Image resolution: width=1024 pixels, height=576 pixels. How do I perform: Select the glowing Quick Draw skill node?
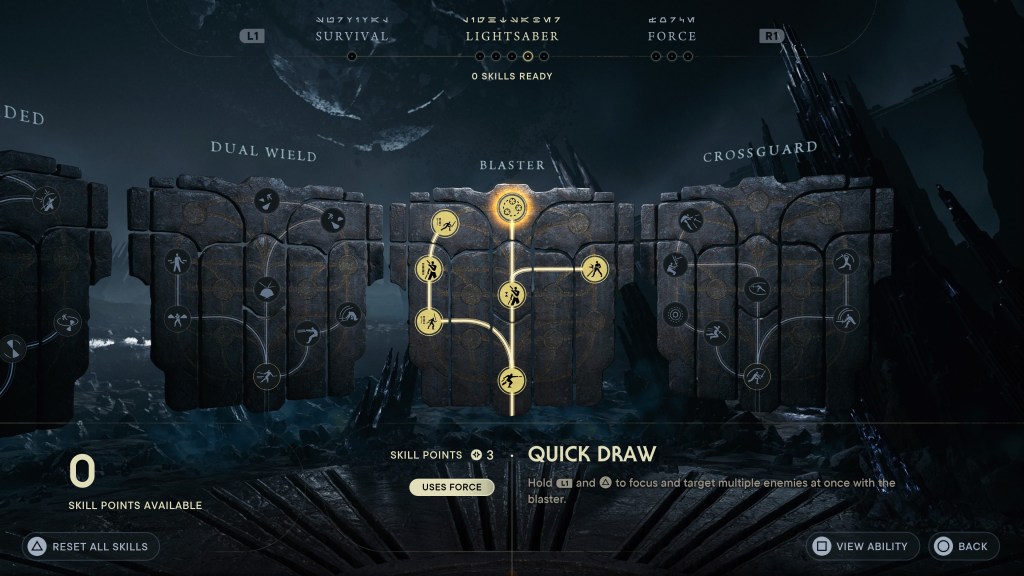pos(512,207)
